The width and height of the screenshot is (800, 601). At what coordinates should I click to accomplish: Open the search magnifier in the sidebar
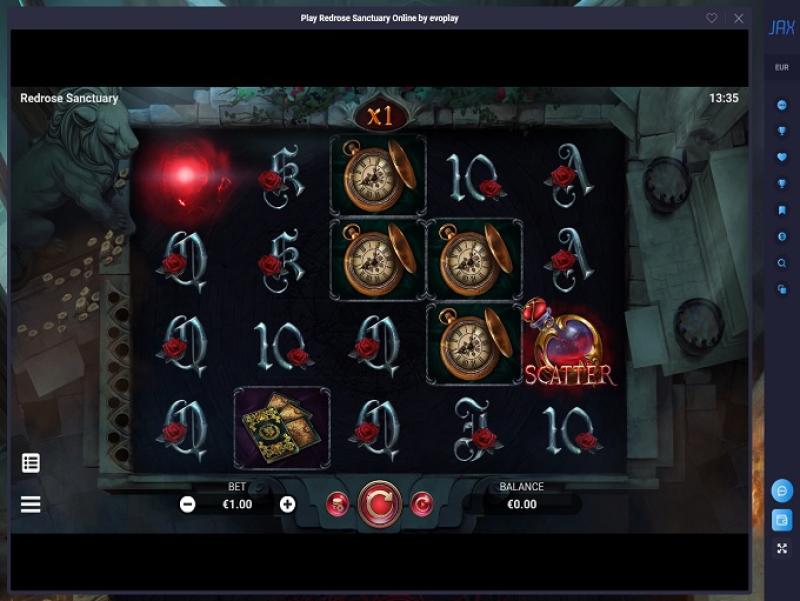coord(782,263)
